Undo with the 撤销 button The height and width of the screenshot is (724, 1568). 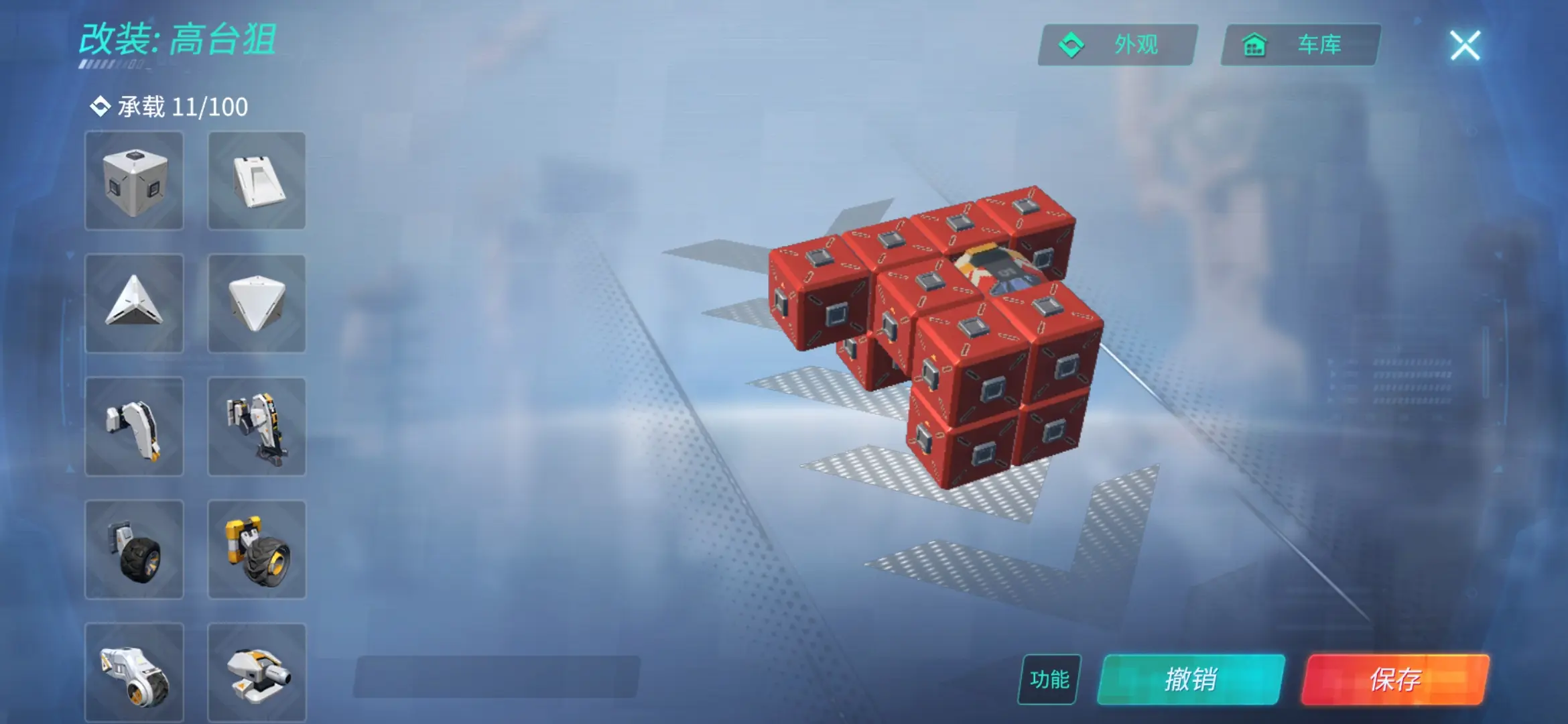(1191, 679)
